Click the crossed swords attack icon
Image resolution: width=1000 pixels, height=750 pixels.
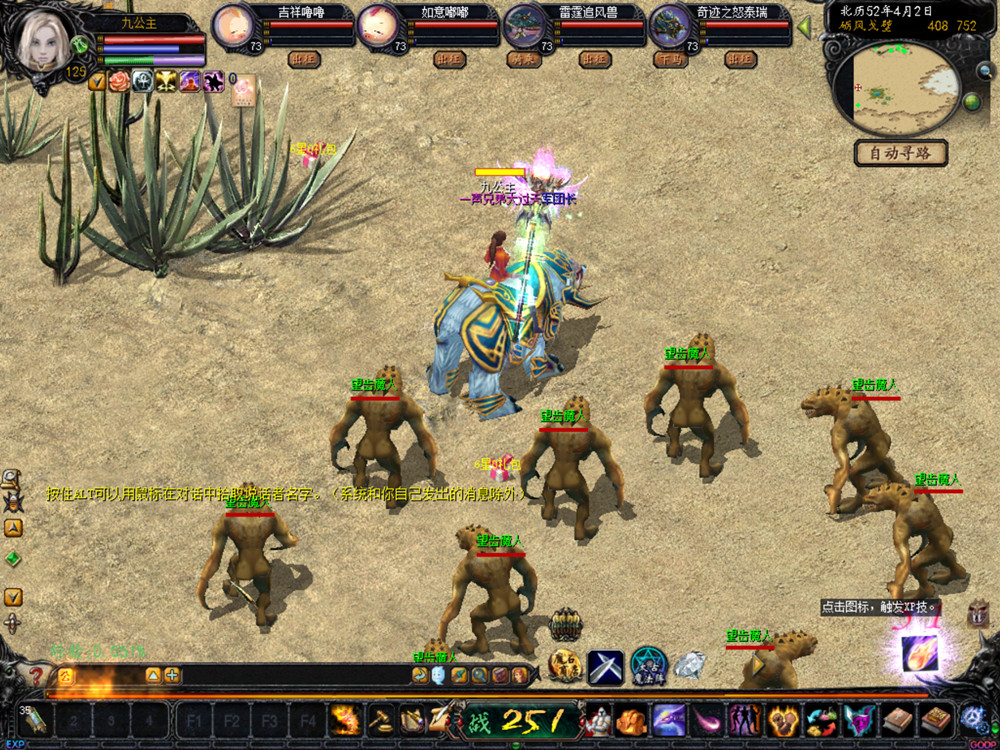click(605, 666)
